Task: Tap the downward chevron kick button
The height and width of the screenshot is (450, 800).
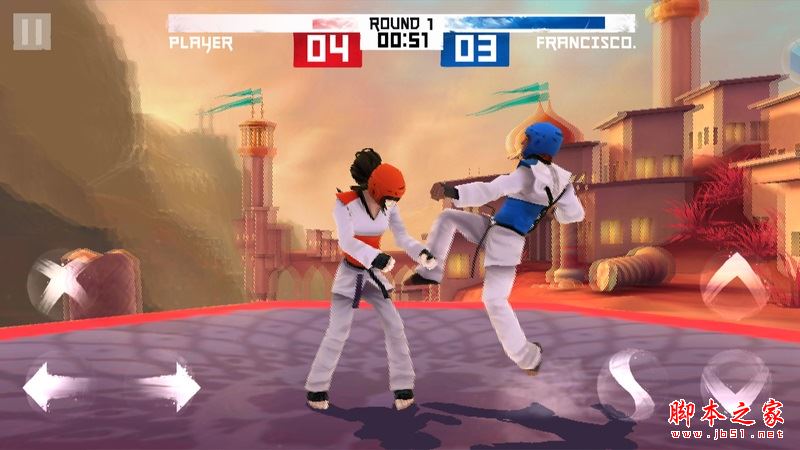Action: point(736,381)
